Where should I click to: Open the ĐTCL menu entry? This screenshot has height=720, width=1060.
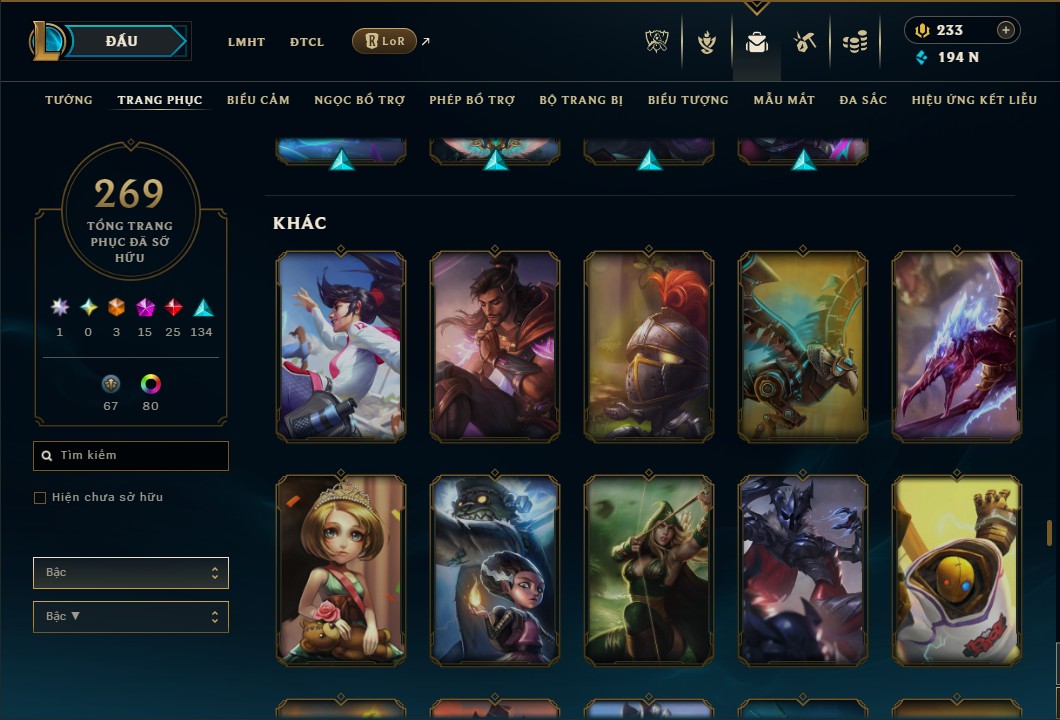tap(307, 42)
